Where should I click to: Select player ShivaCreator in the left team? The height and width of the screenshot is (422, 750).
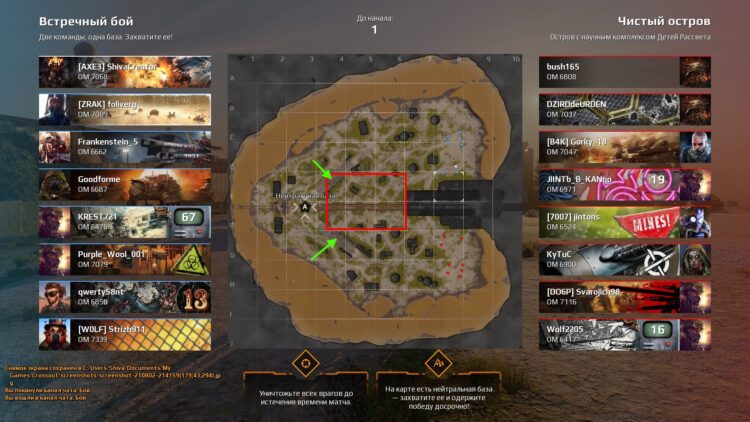click(x=125, y=72)
